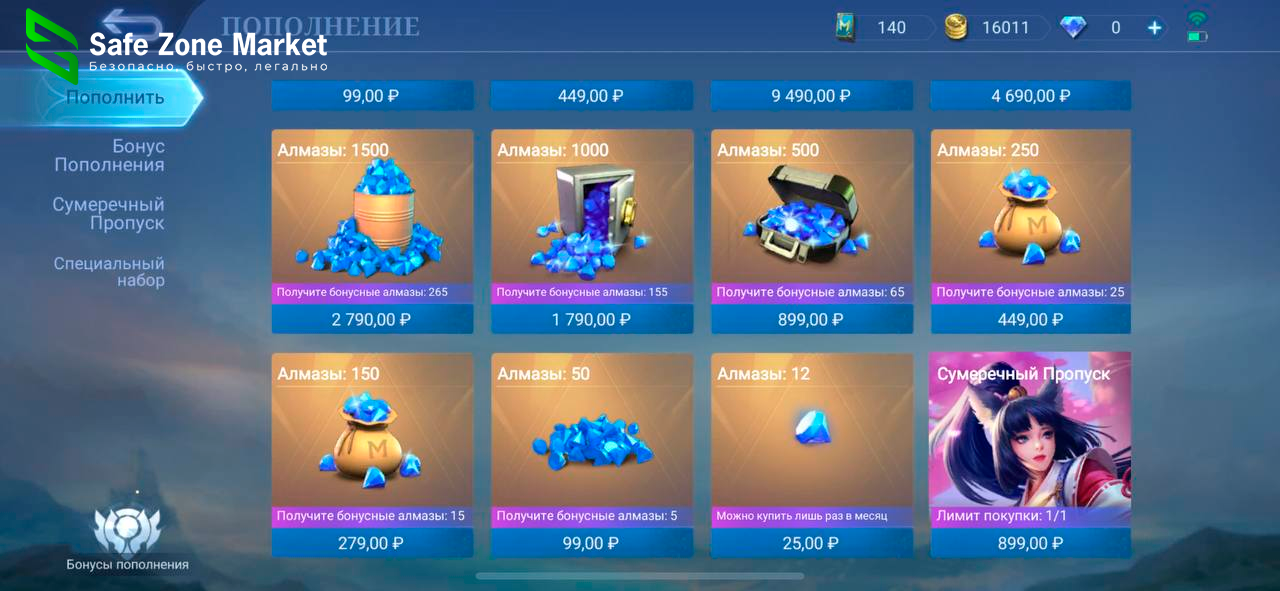Viewport: 1280px width, 591px height.
Task: Pick the Алмазы: 250 bag pack
Action: [1031, 216]
